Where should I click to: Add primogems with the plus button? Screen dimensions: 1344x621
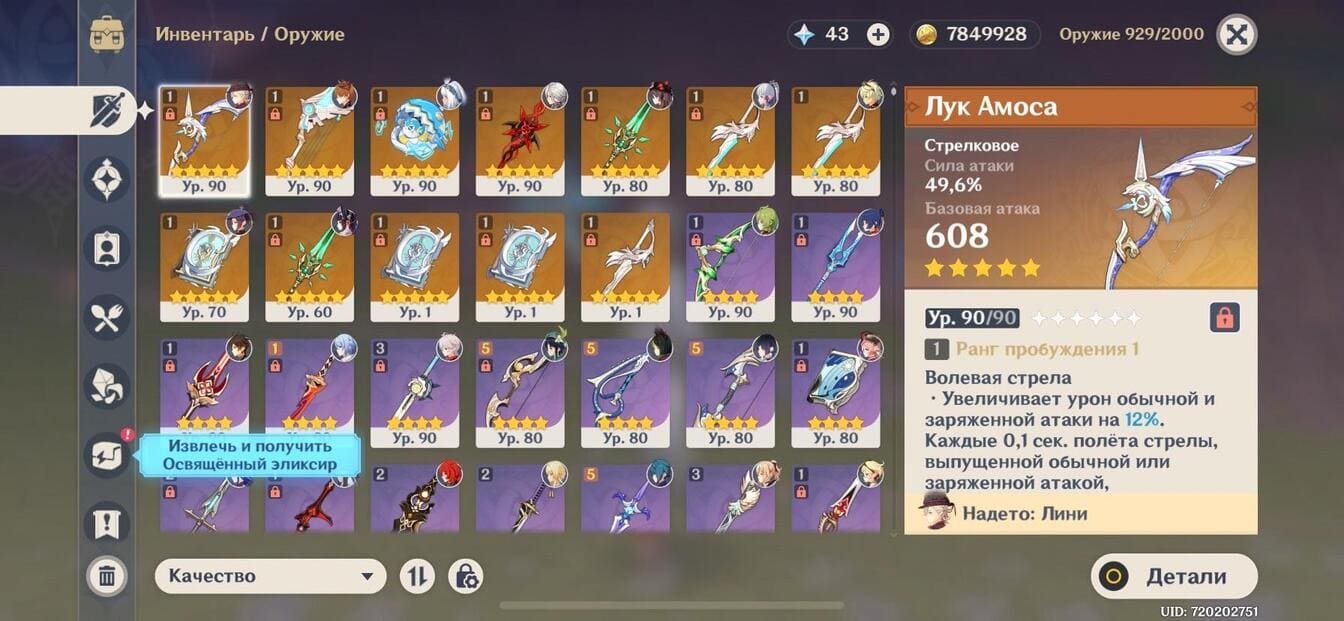(x=878, y=35)
